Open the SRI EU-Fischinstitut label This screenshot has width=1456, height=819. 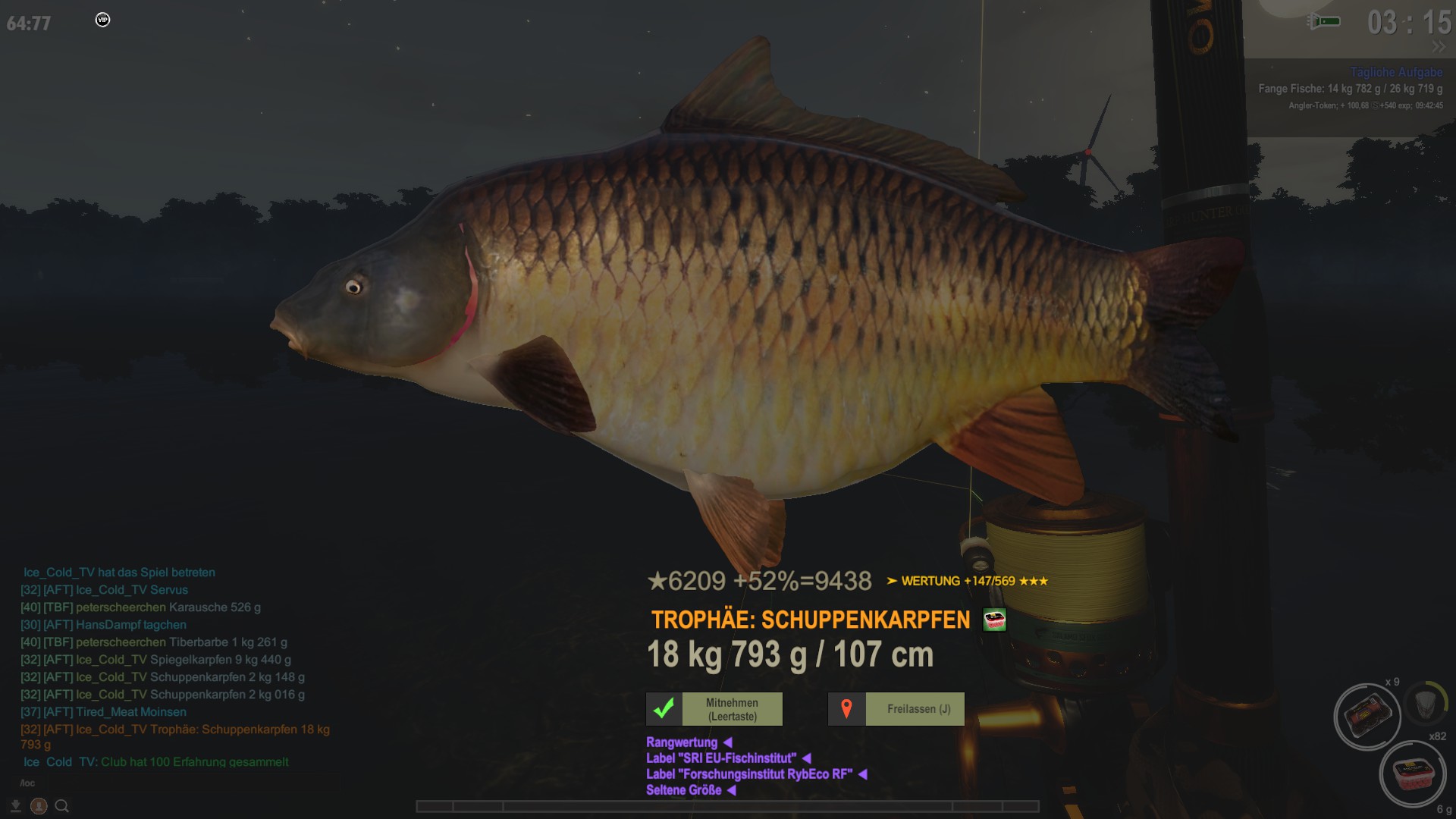click(721, 758)
